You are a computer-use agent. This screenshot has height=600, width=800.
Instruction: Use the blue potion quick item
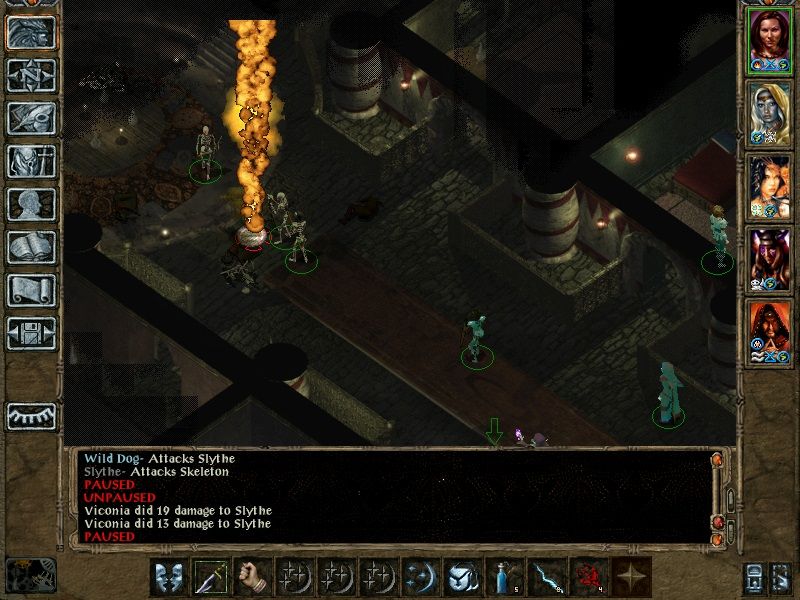coord(504,577)
